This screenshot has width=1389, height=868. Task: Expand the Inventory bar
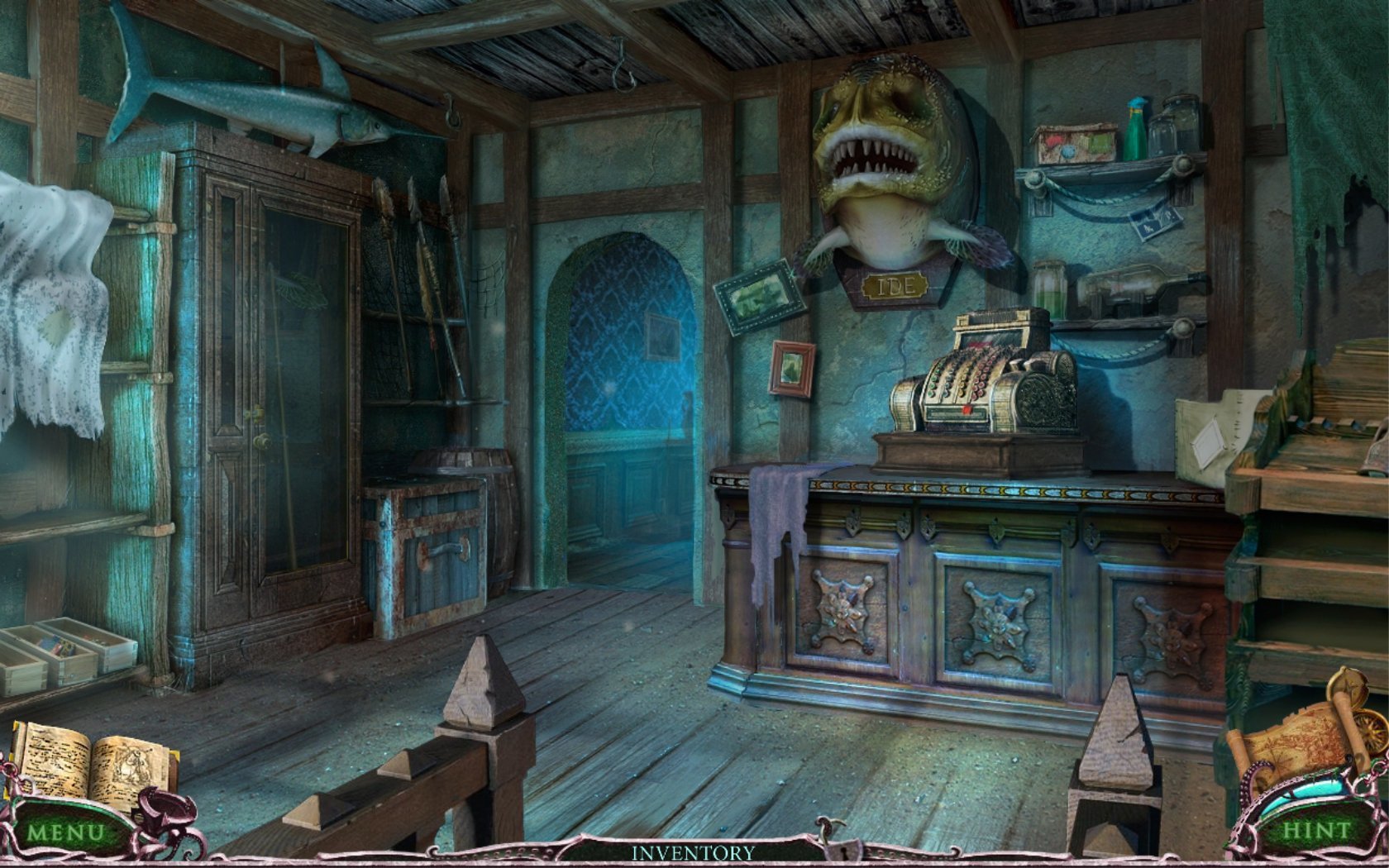(x=693, y=851)
